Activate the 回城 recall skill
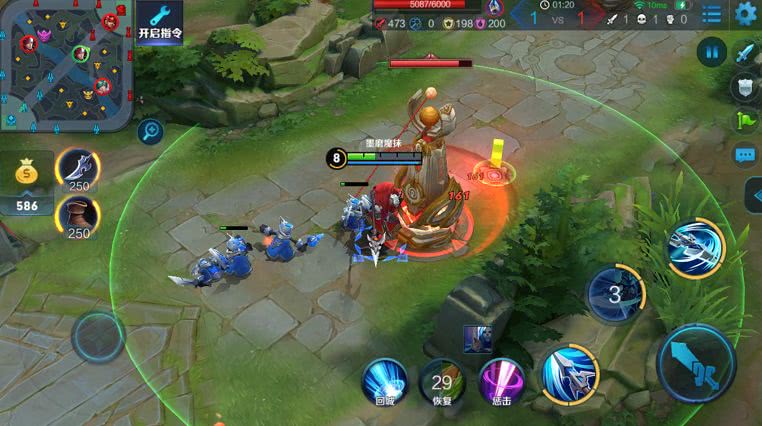The width and height of the screenshot is (762, 426). [385, 381]
